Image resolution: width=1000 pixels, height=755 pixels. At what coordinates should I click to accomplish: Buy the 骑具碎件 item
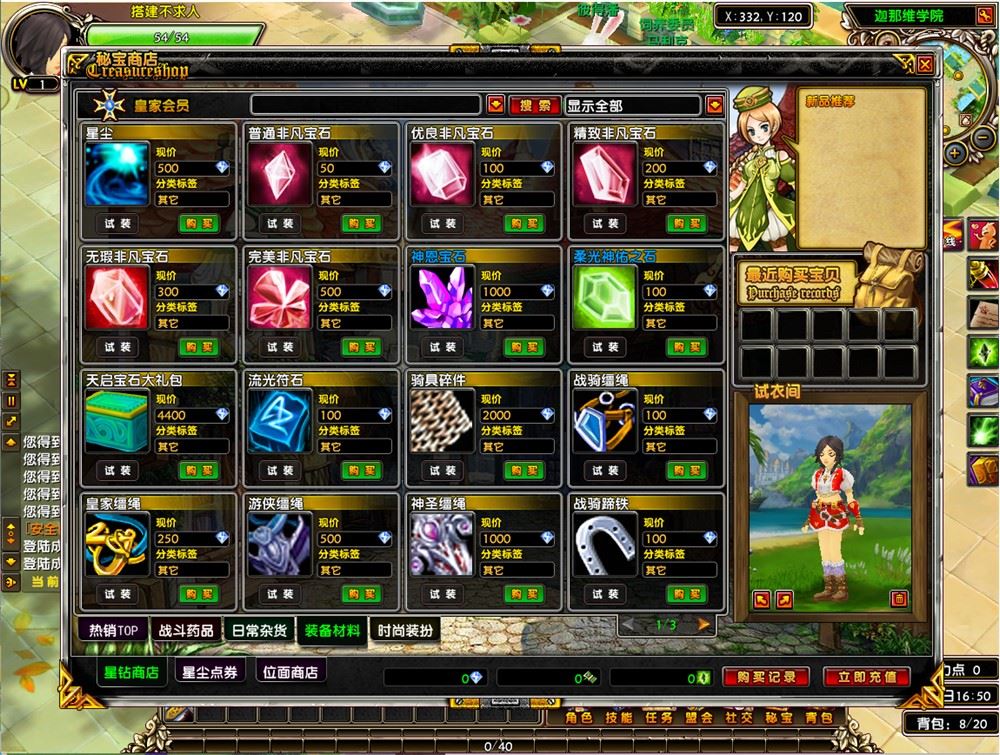coord(523,471)
